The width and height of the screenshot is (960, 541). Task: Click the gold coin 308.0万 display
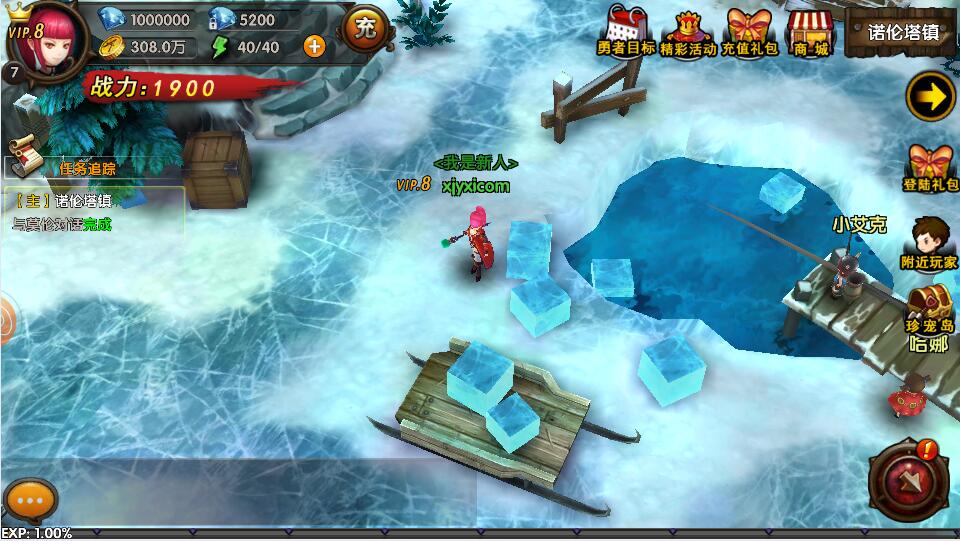(148, 46)
